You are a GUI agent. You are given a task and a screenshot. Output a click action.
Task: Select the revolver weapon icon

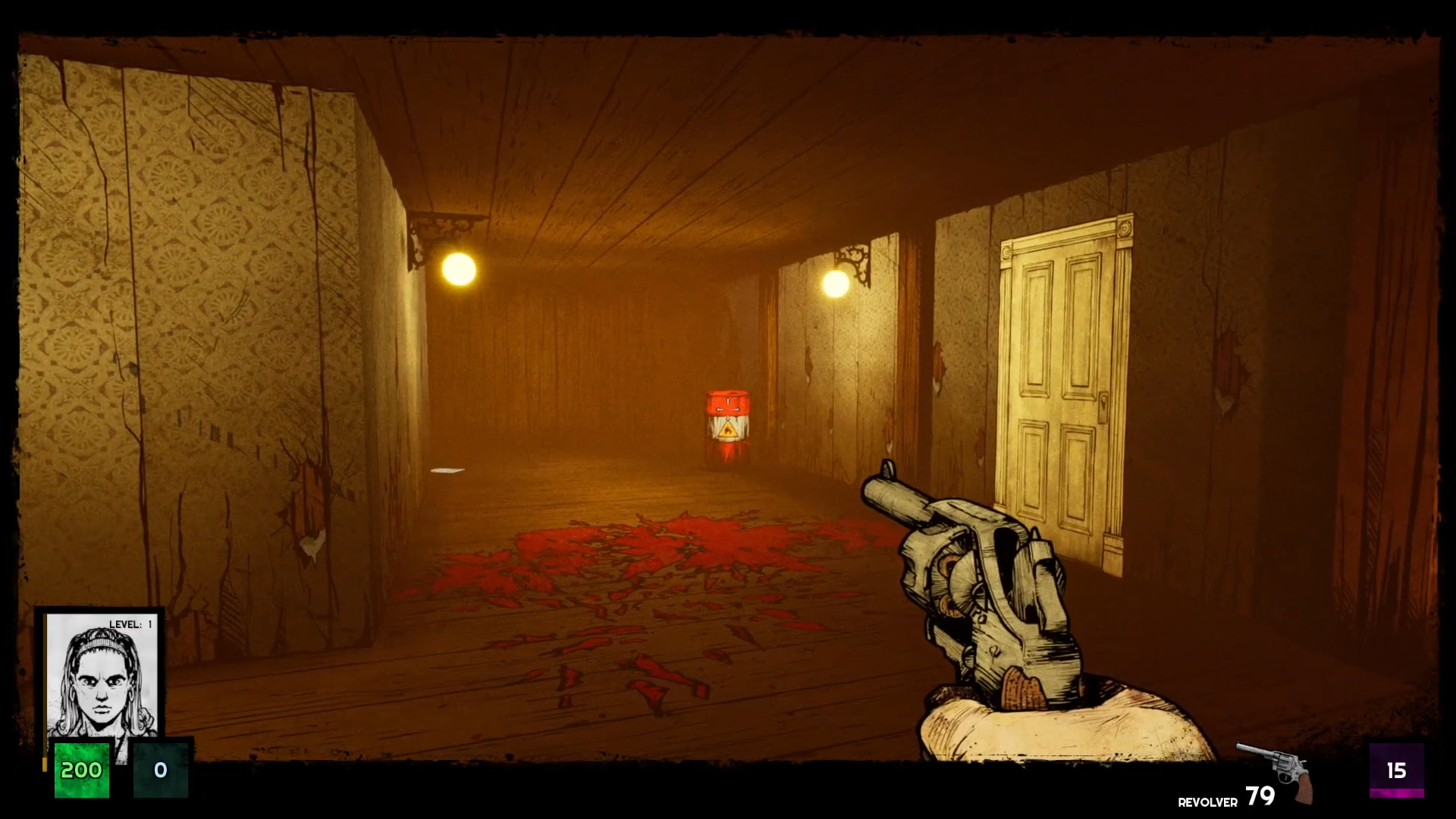pyautogui.click(x=1275, y=769)
